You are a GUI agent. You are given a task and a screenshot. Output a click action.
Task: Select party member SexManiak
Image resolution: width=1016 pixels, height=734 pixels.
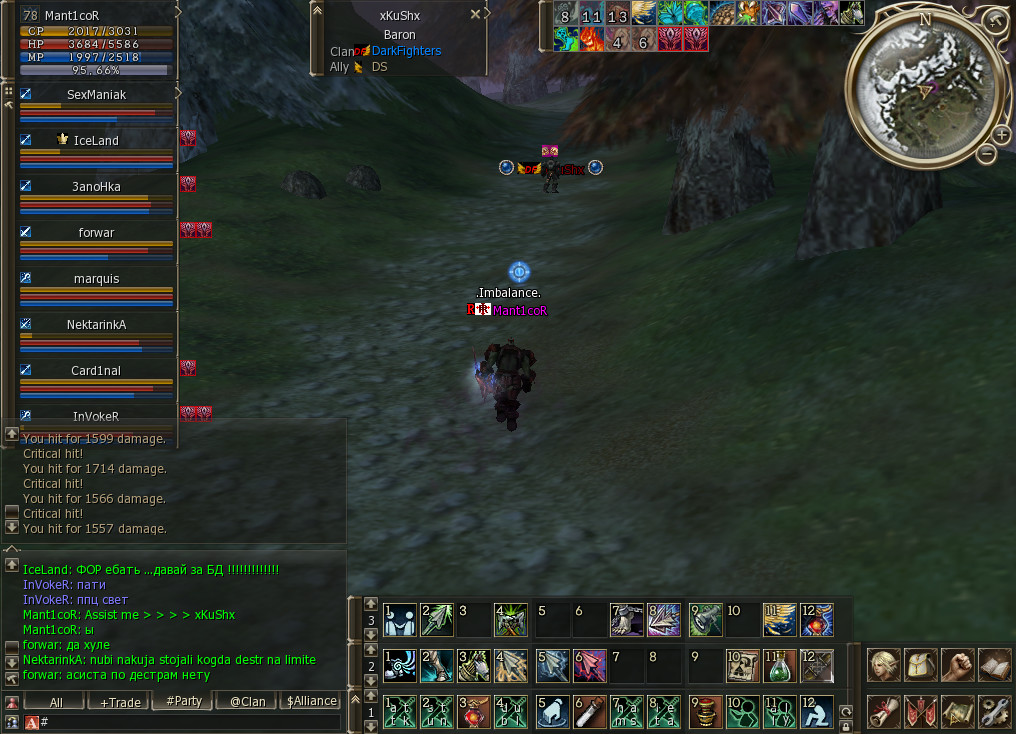coord(97,95)
